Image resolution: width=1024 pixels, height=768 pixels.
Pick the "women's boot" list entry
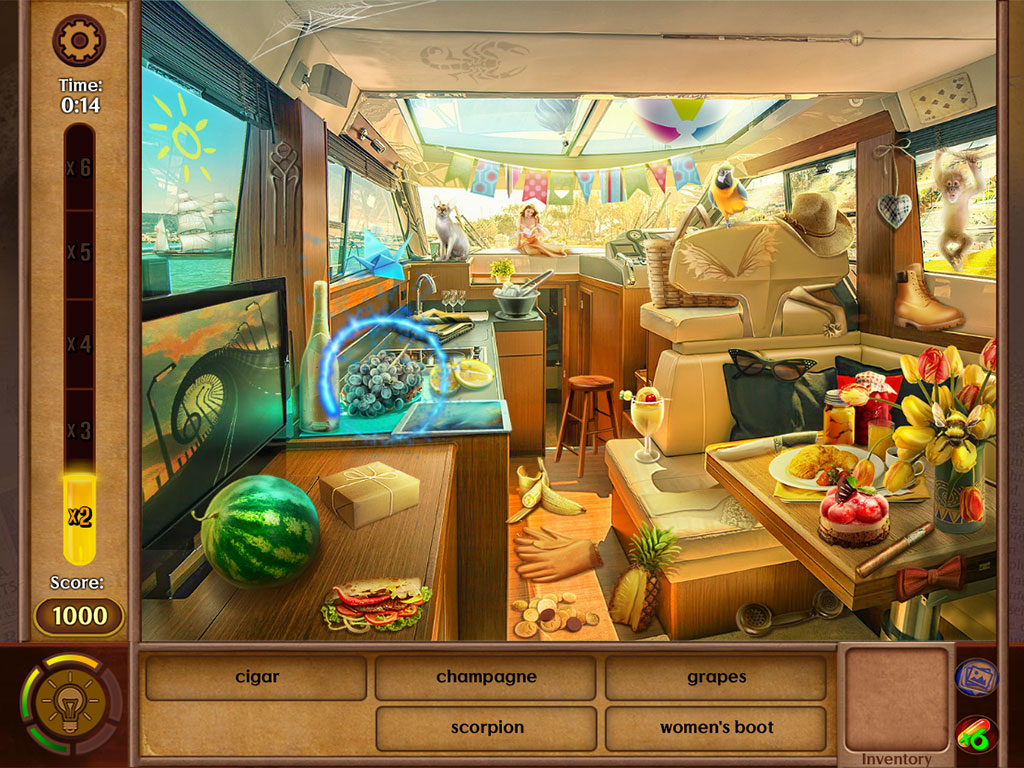(716, 728)
